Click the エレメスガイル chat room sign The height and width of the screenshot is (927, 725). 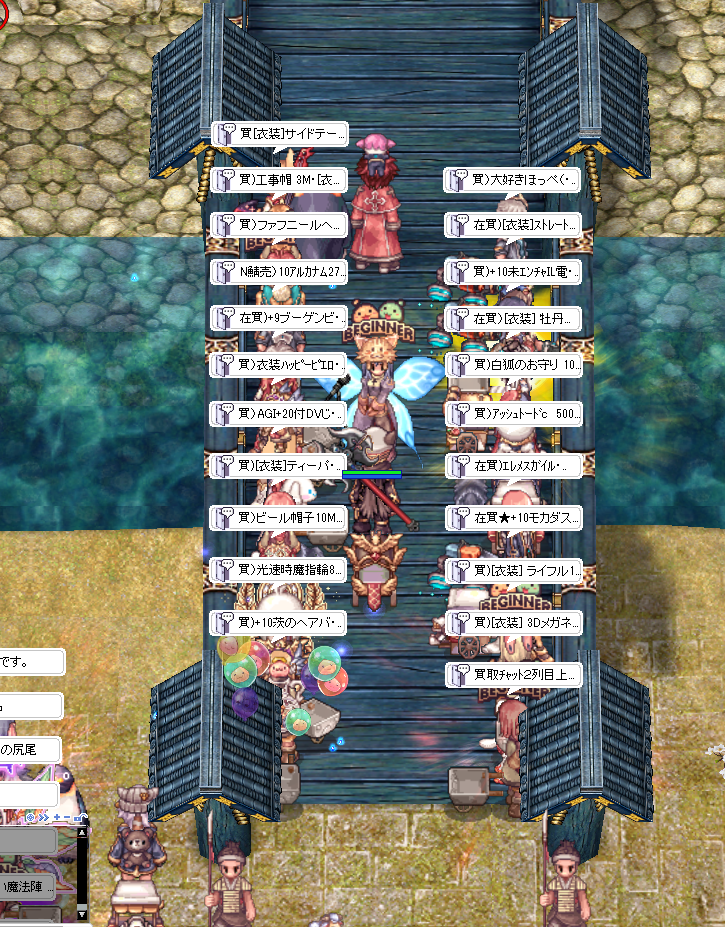pos(513,465)
